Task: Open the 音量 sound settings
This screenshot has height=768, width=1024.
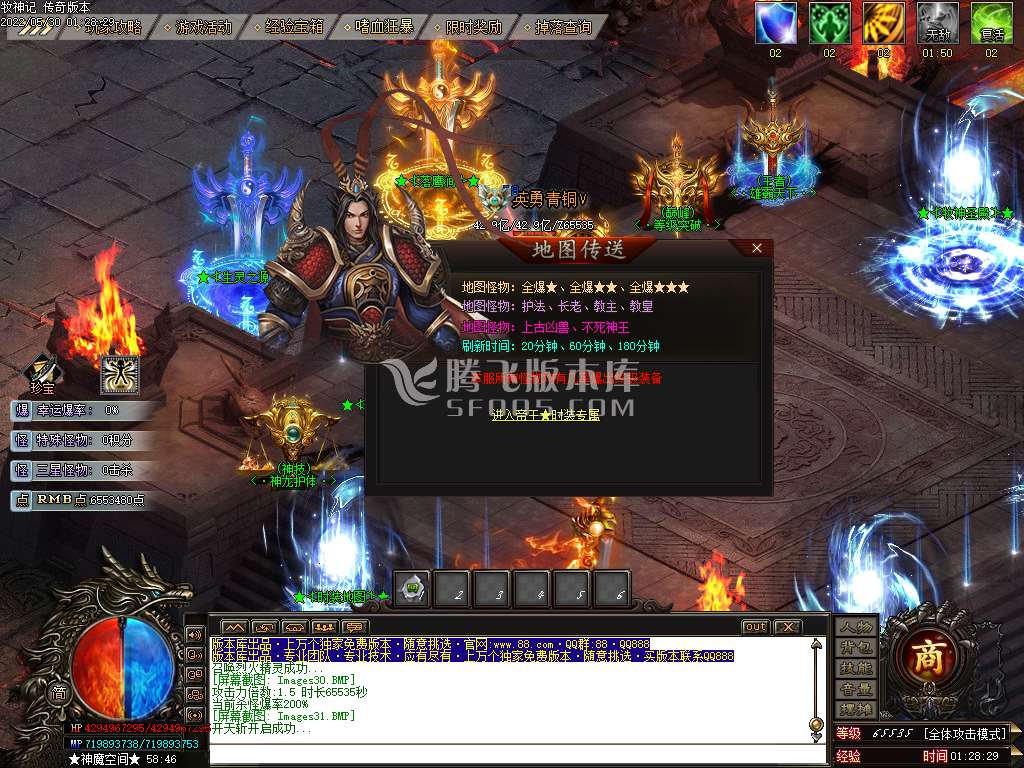Action: tap(856, 689)
